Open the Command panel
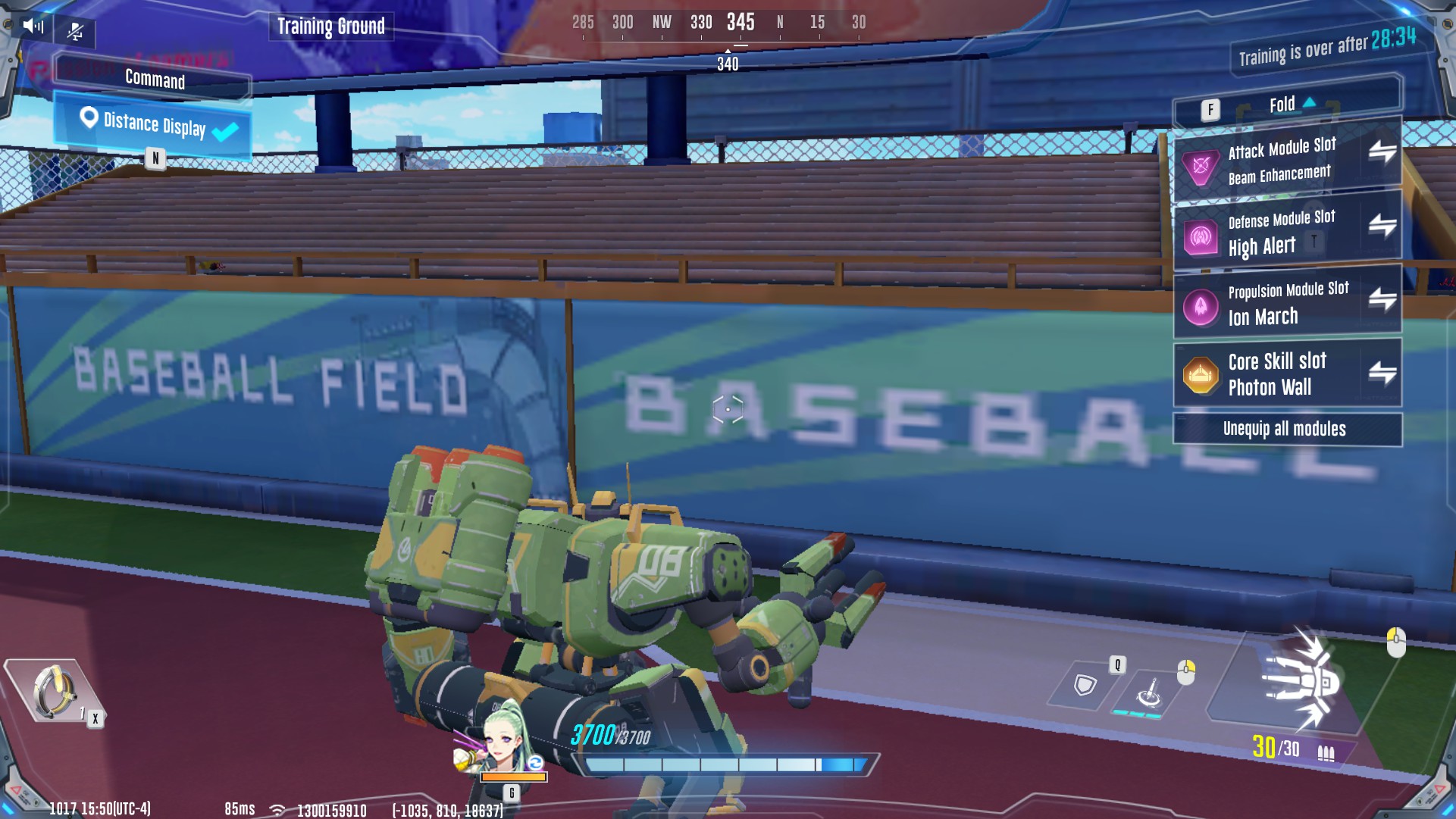The width and height of the screenshot is (1456, 819). 154,79
